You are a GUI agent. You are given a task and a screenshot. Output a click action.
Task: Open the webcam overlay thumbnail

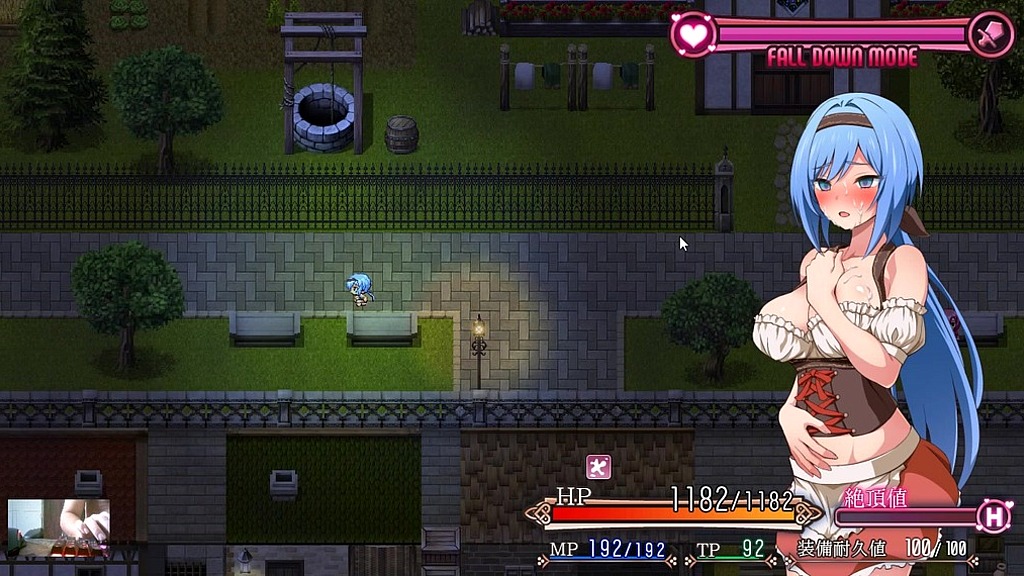coord(59,527)
